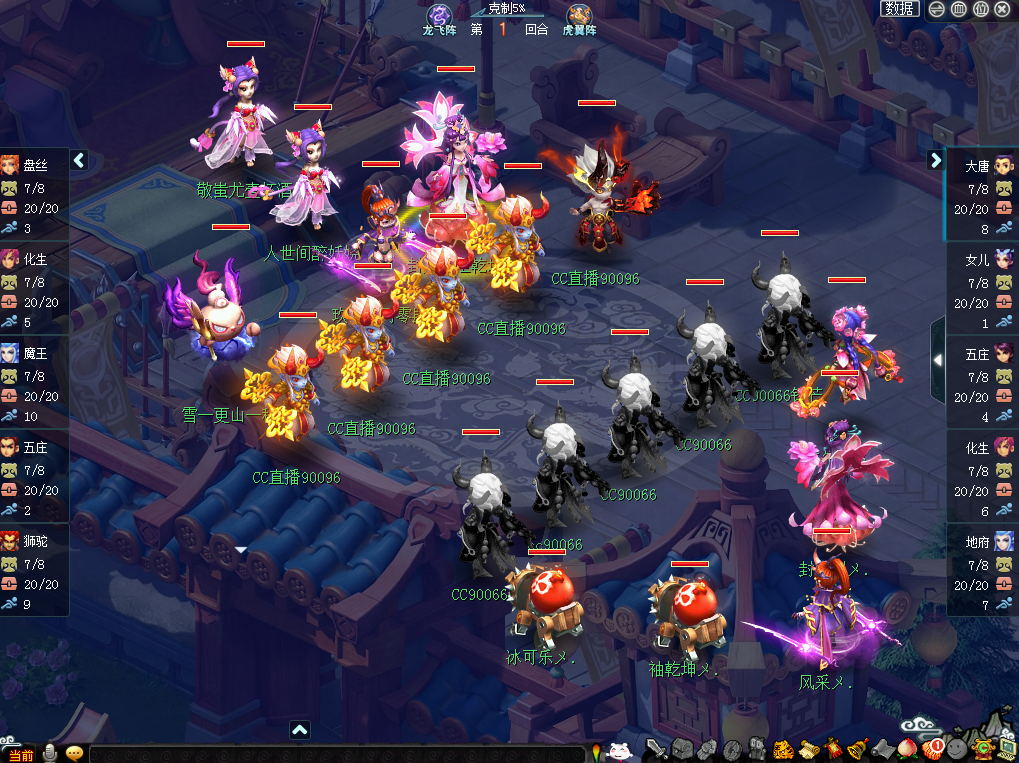
Task: Switch the 当前 chat channel
Action: tap(20, 754)
